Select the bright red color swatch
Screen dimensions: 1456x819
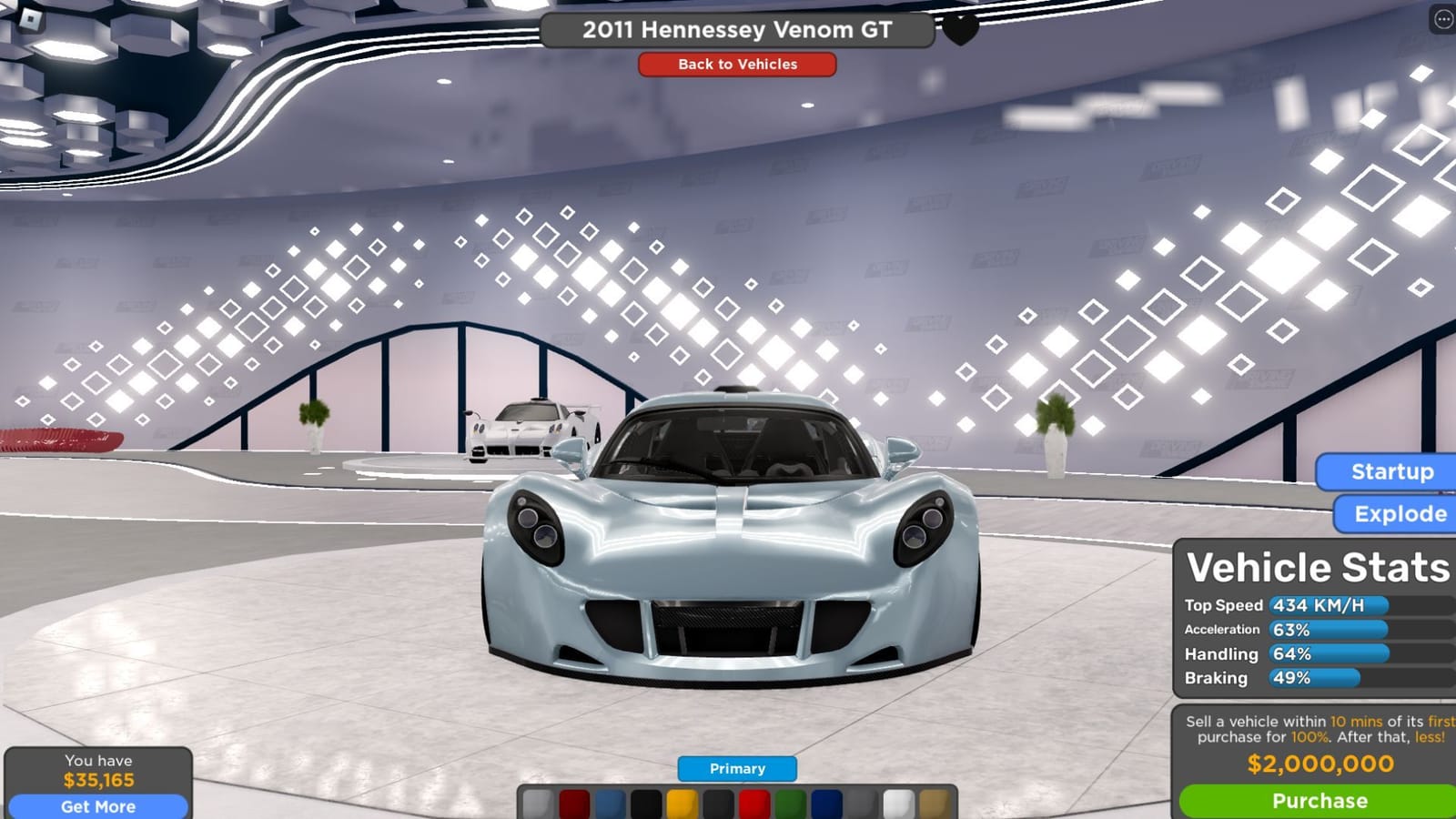[754, 803]
